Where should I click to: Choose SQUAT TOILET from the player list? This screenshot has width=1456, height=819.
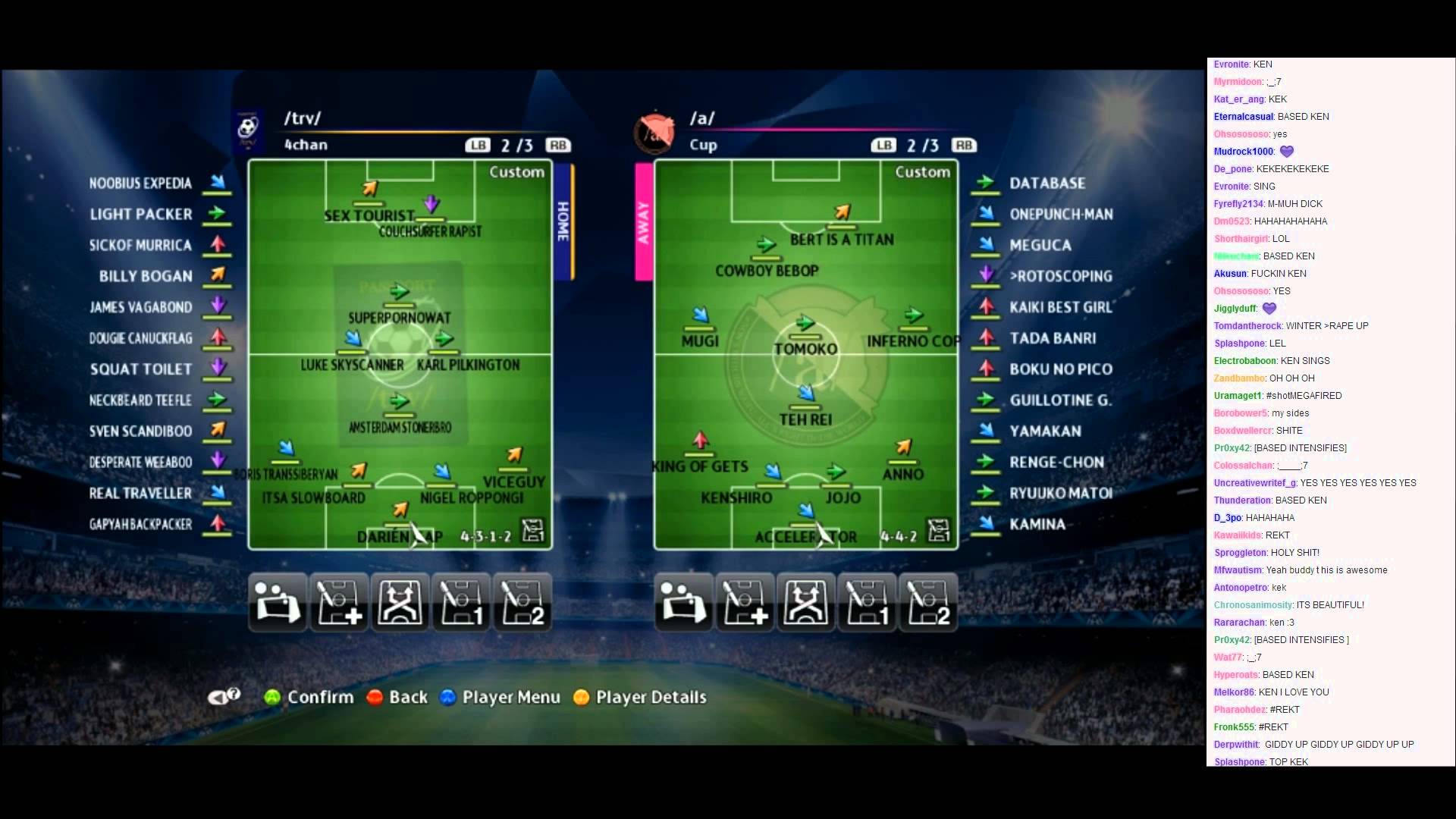click(x=141, y=369)
